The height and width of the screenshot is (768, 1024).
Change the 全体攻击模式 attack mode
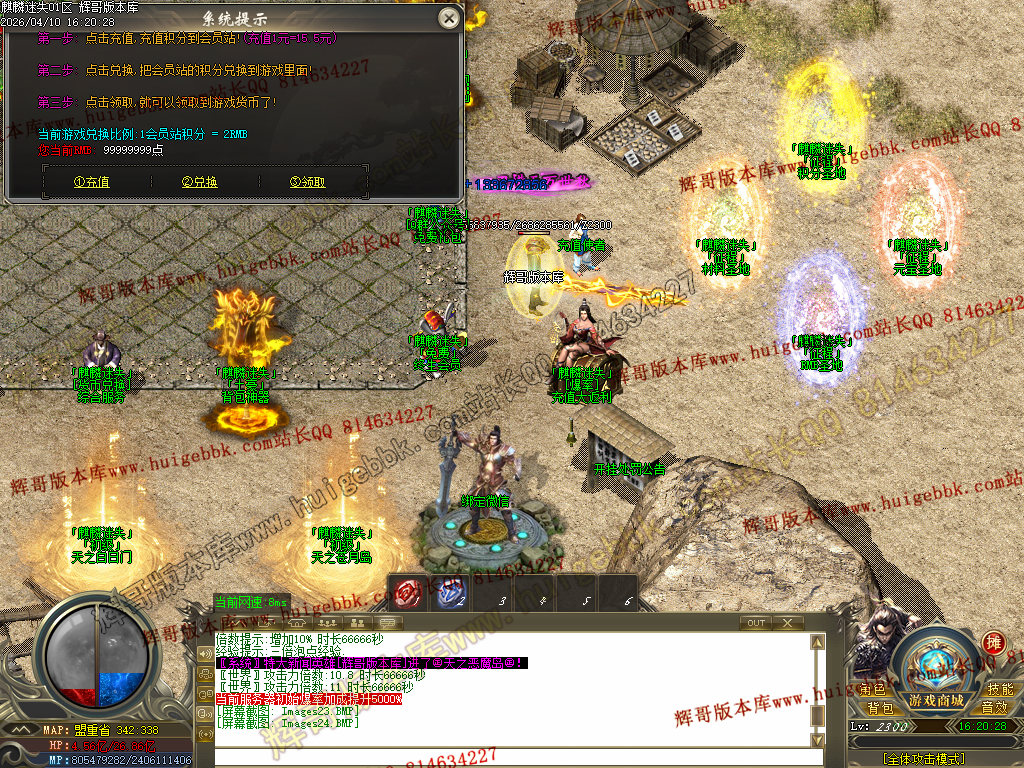tap(924, 759)
